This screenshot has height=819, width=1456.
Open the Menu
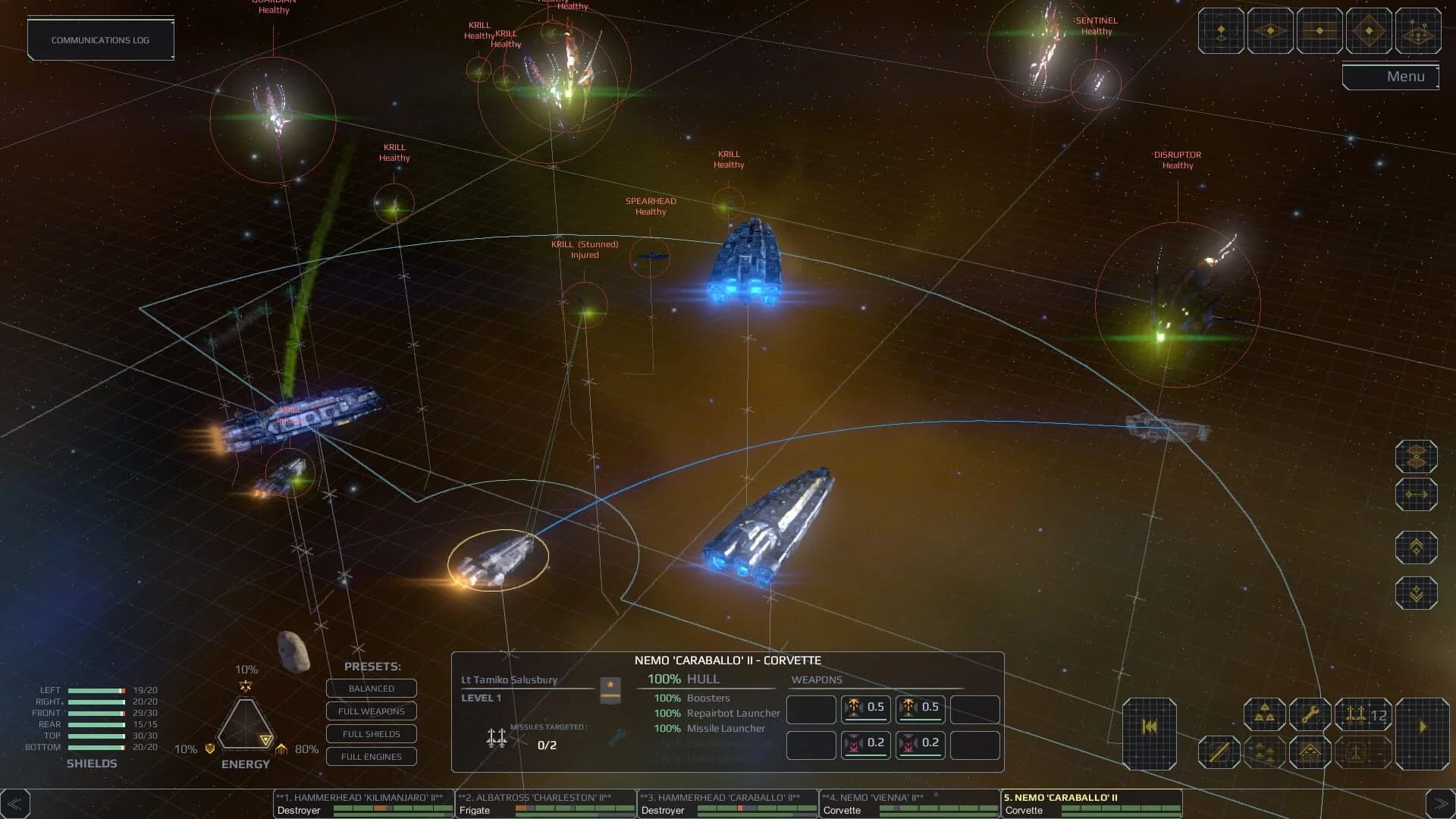point(1407,76)
